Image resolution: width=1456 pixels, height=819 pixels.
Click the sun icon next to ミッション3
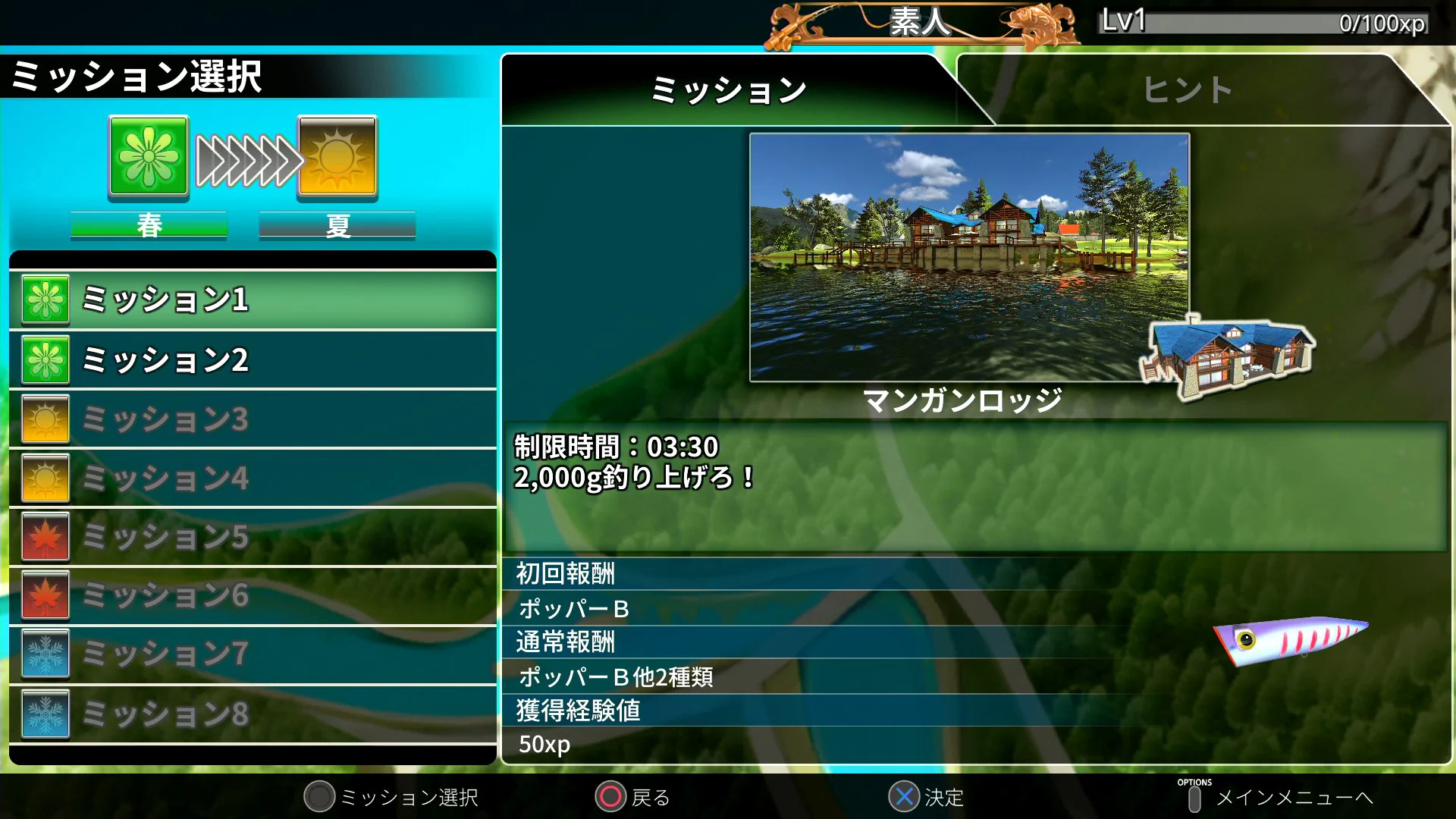point(44,419)
